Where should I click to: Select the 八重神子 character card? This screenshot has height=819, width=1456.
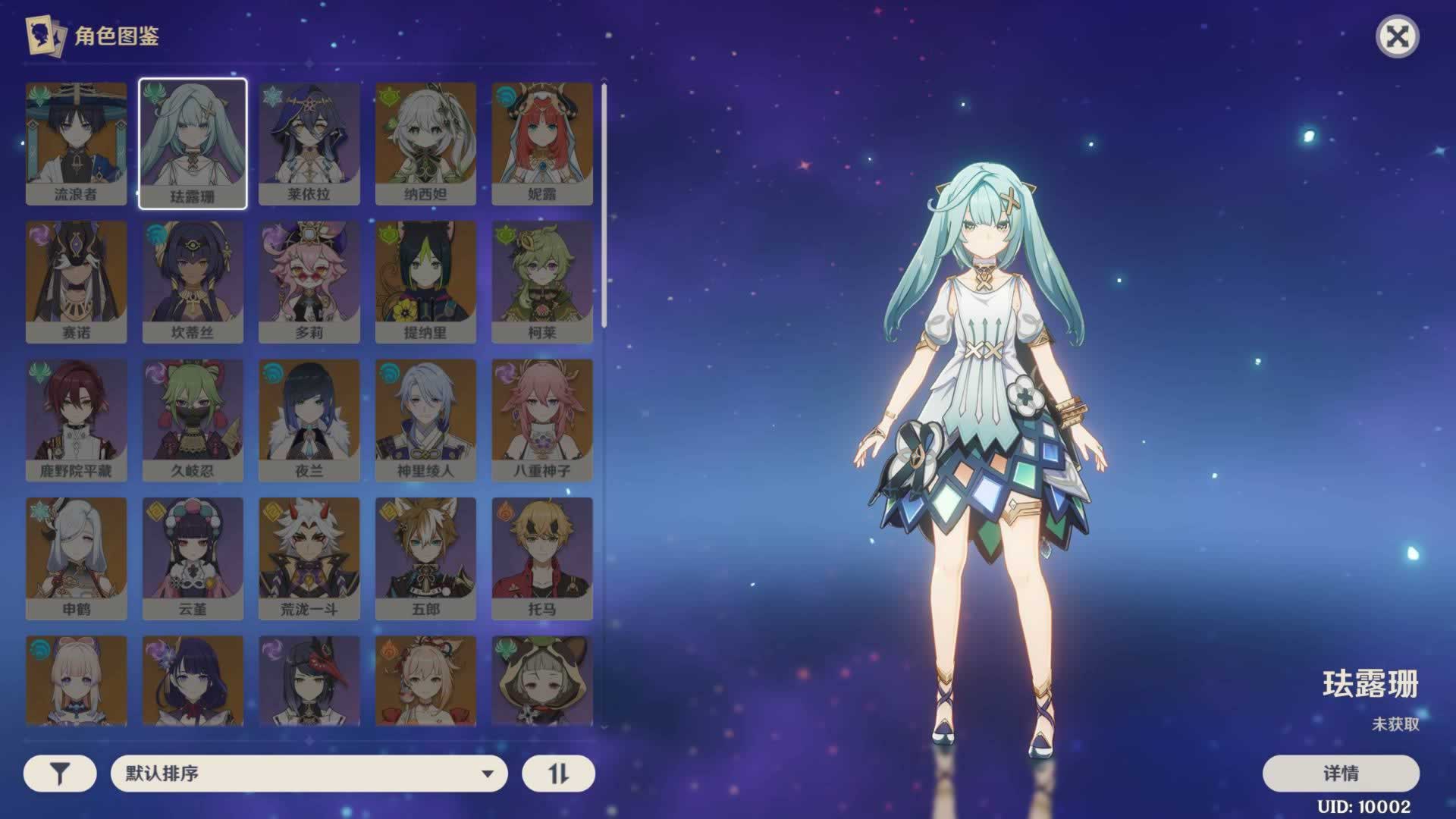tap(541, 419)
